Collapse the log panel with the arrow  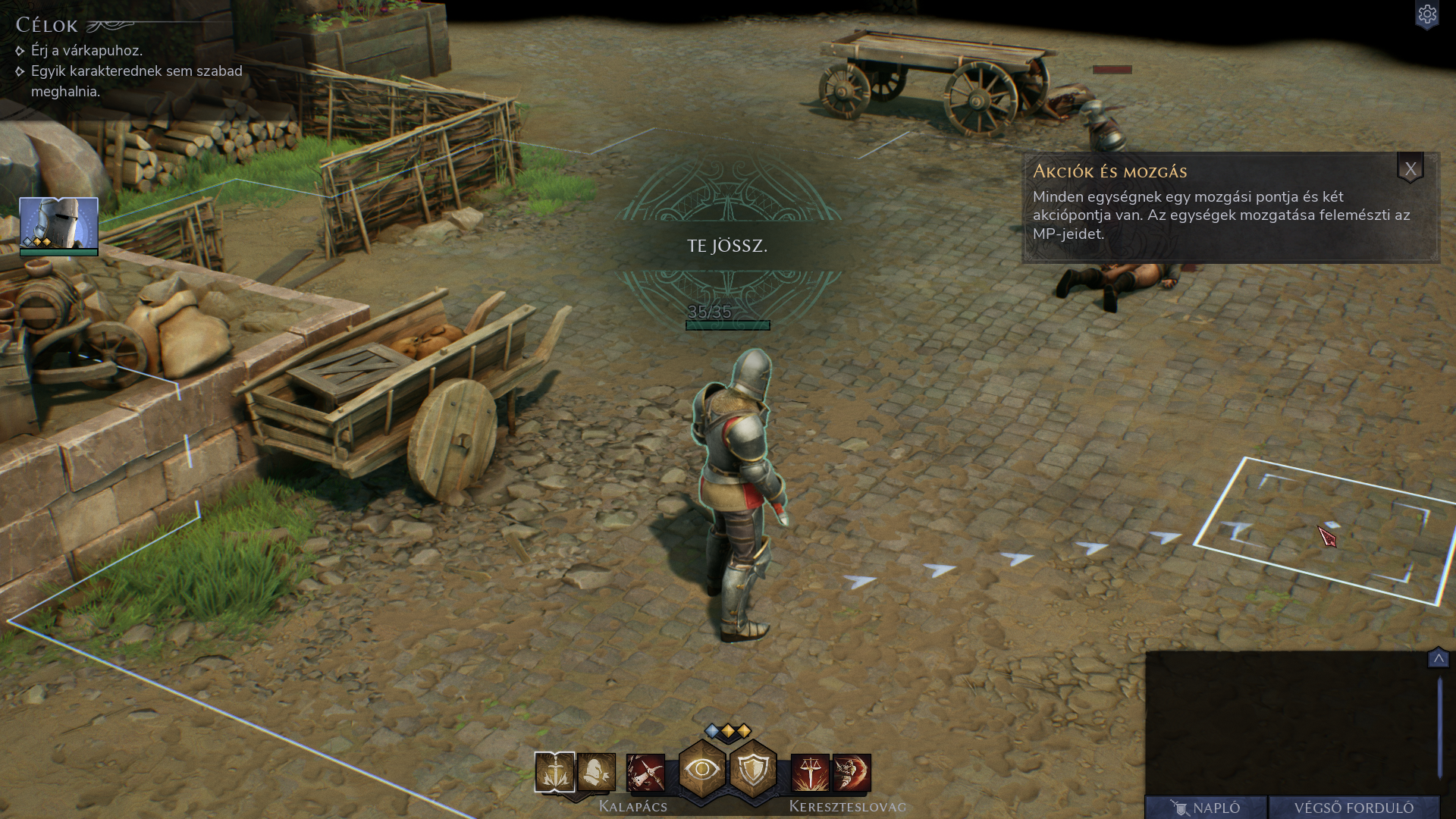click(x=1438, y=658)
